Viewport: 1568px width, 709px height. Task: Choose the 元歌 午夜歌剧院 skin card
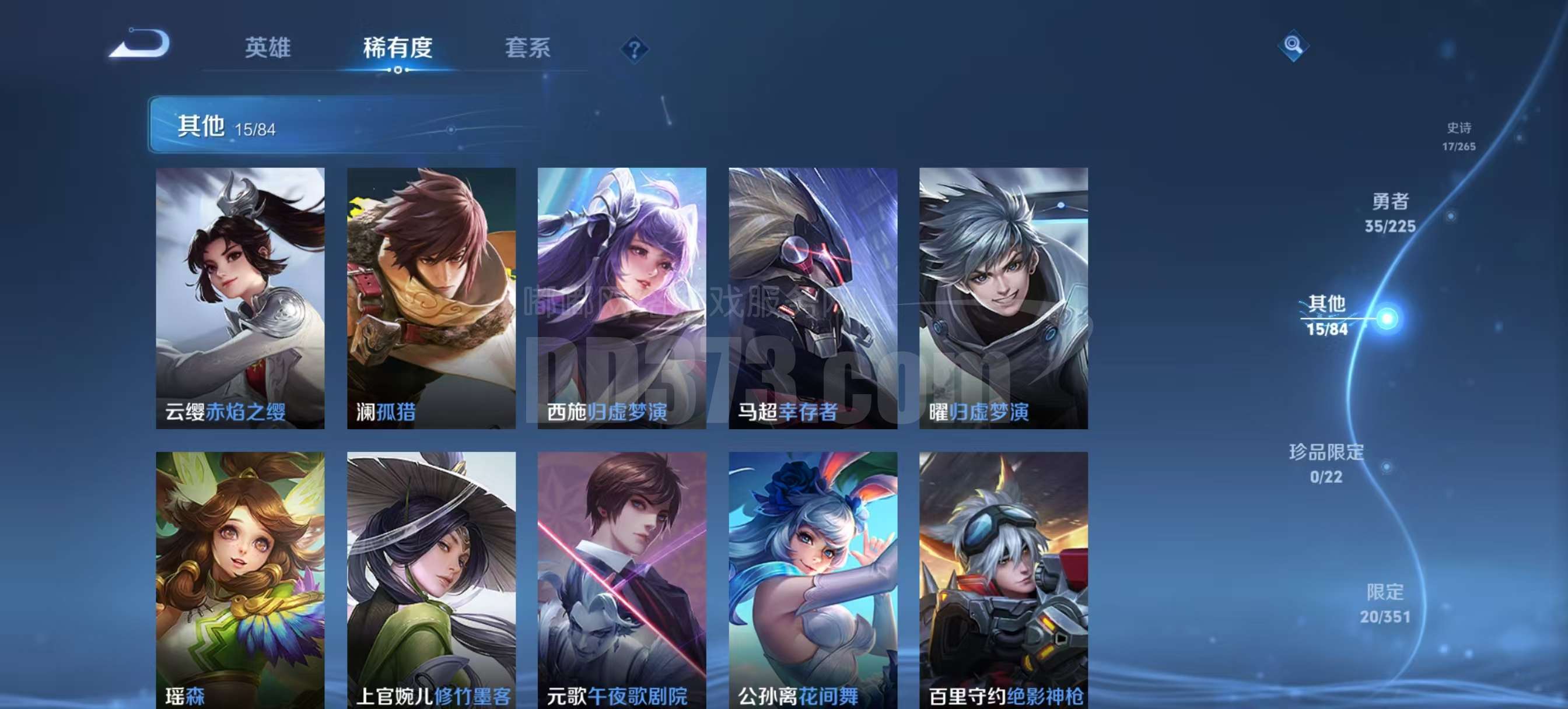(x=621, y=578)
